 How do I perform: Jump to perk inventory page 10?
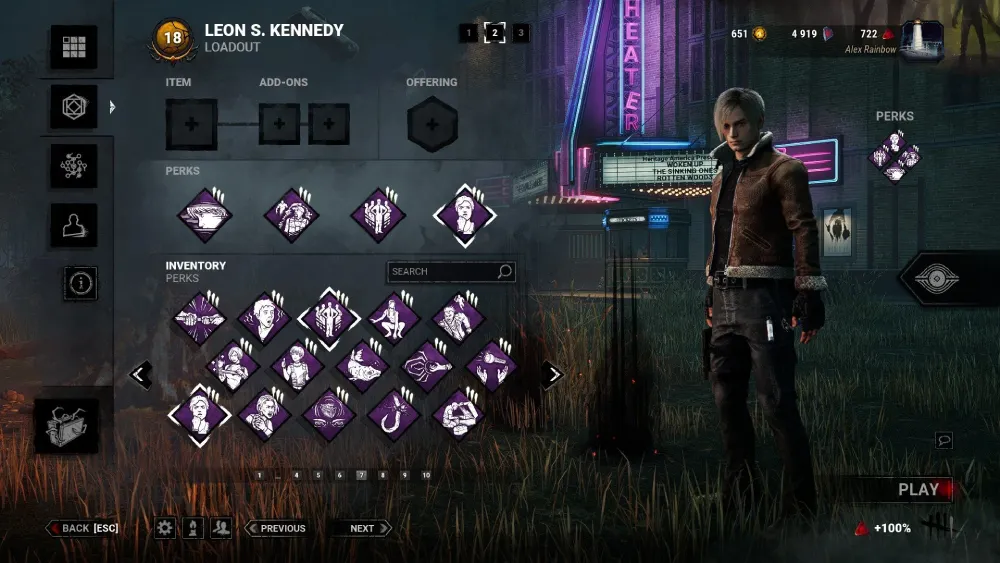426,476
